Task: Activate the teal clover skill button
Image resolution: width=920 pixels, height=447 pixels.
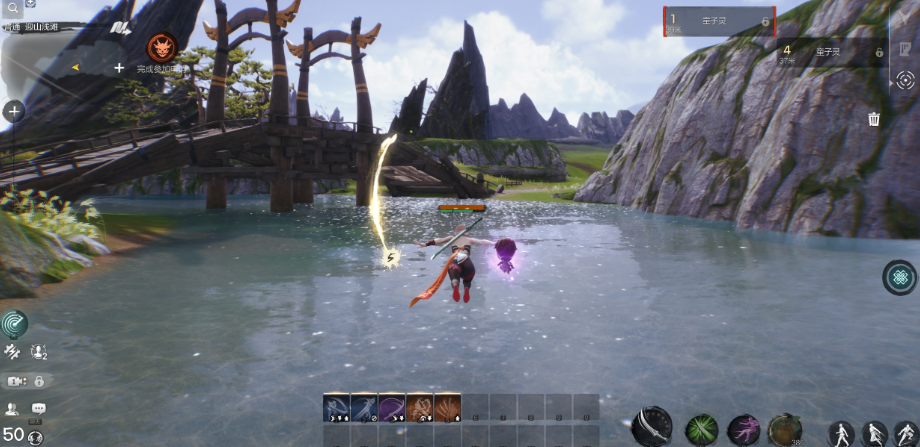Action: tap(900, 277)
